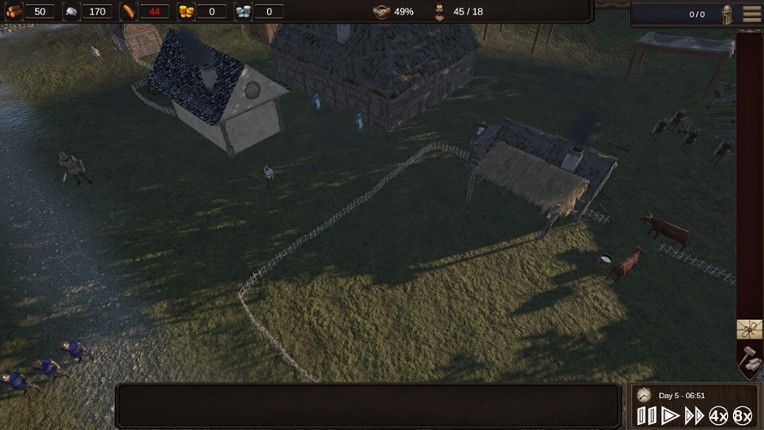Open the hamburger main menu

(x=751, y=14)
